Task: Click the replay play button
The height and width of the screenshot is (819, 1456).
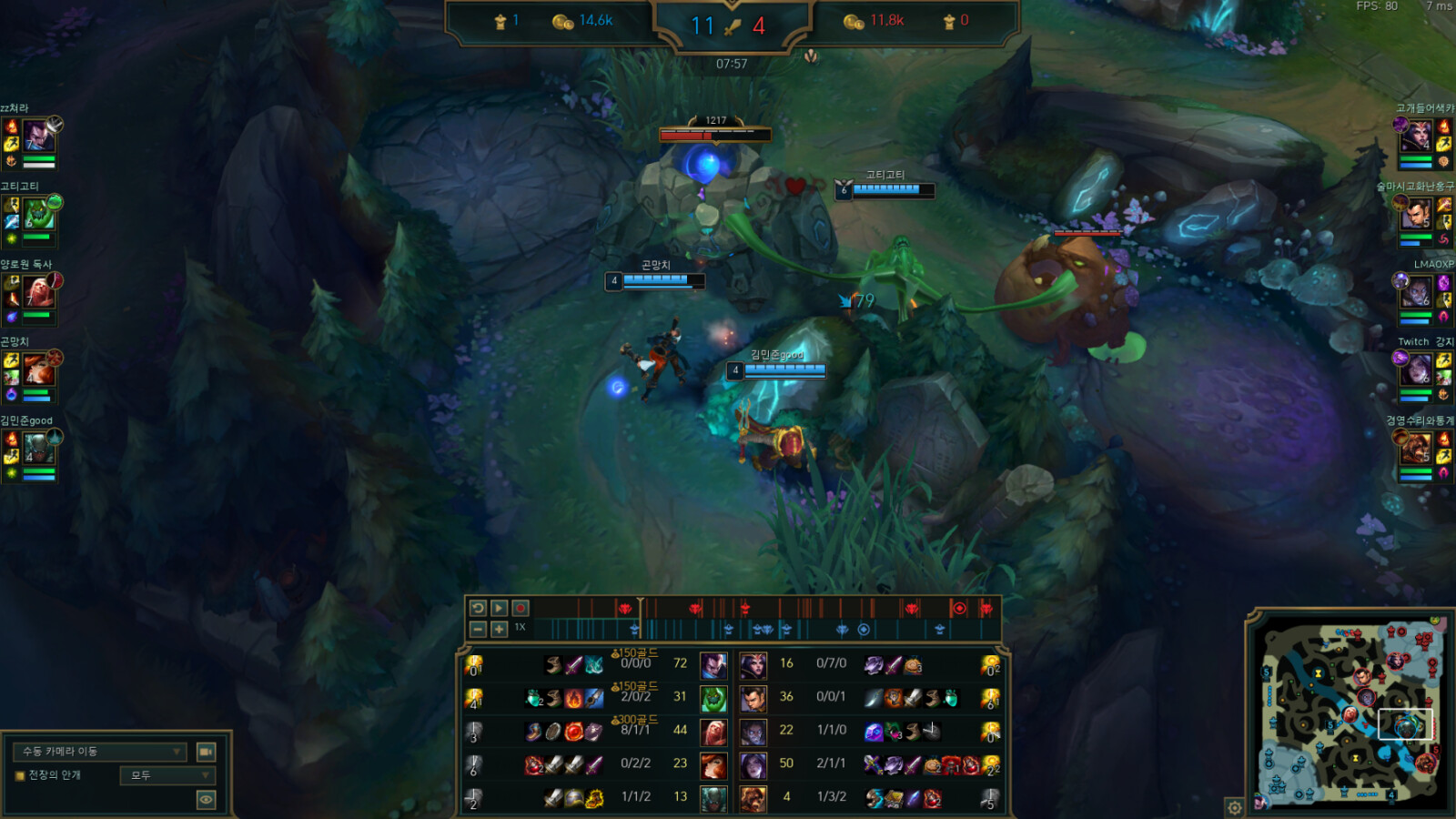Action: [499, 608]
